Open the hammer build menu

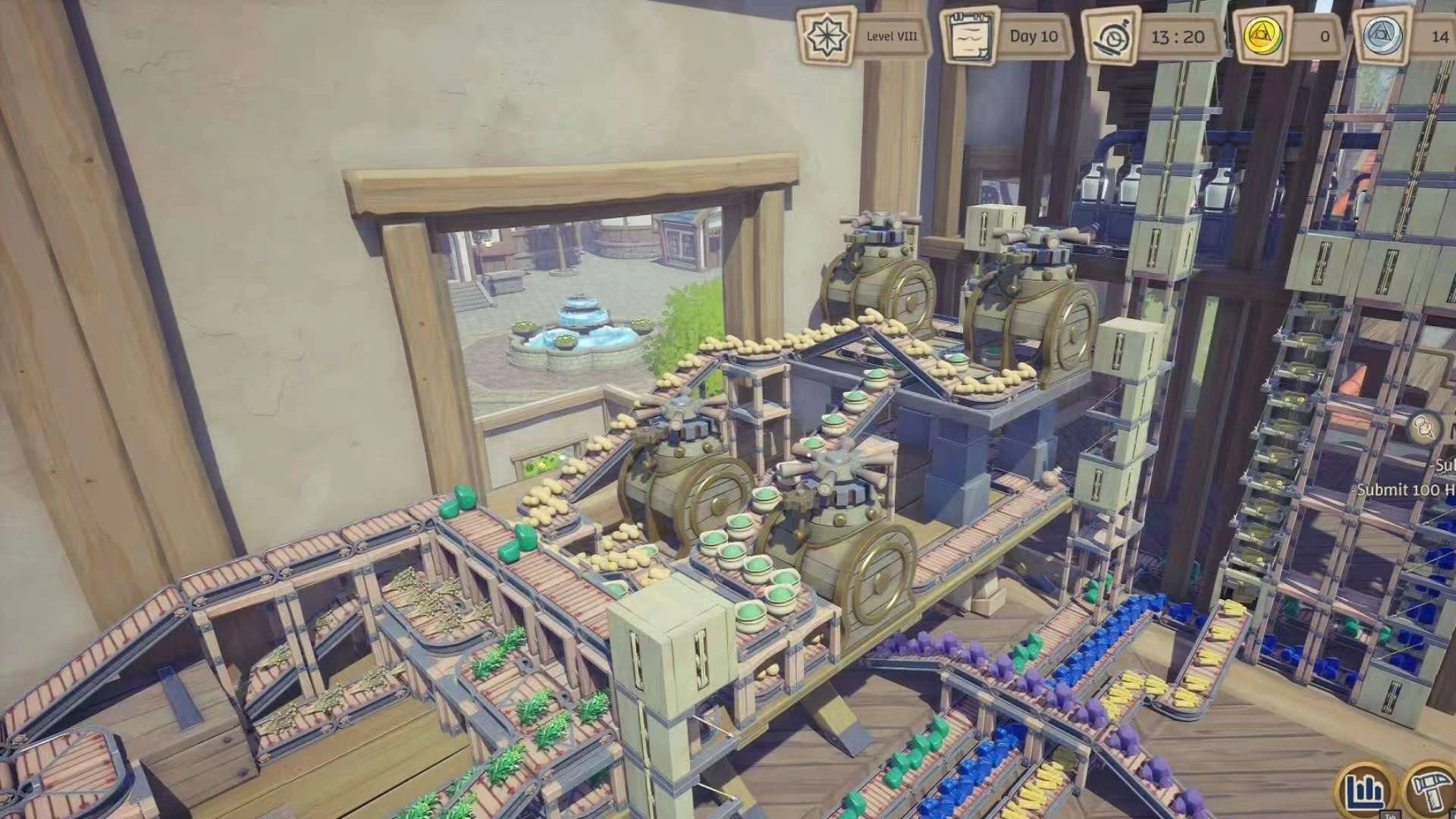click(1431, 791)
